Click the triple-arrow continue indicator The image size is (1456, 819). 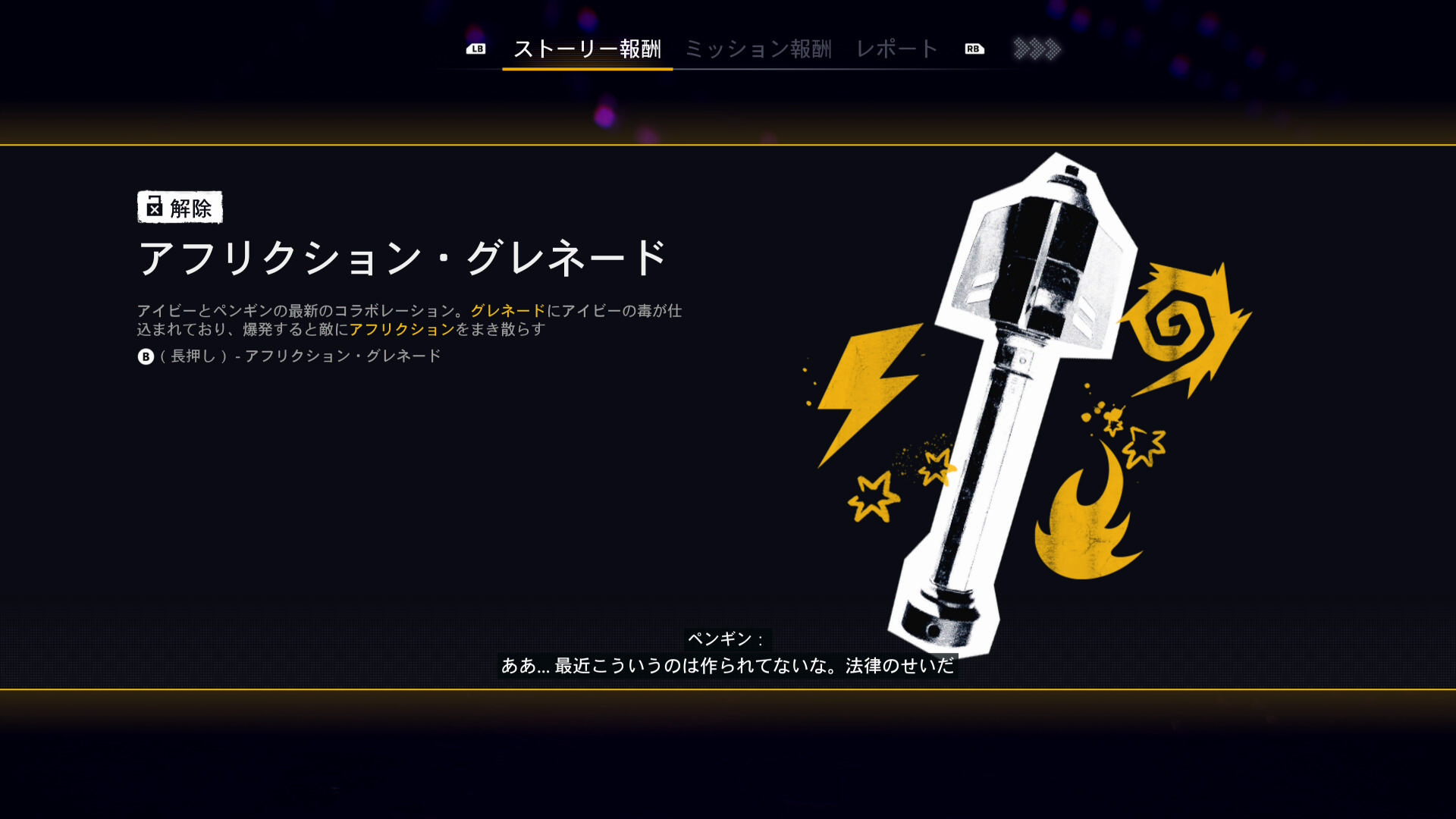point(1037,49)
